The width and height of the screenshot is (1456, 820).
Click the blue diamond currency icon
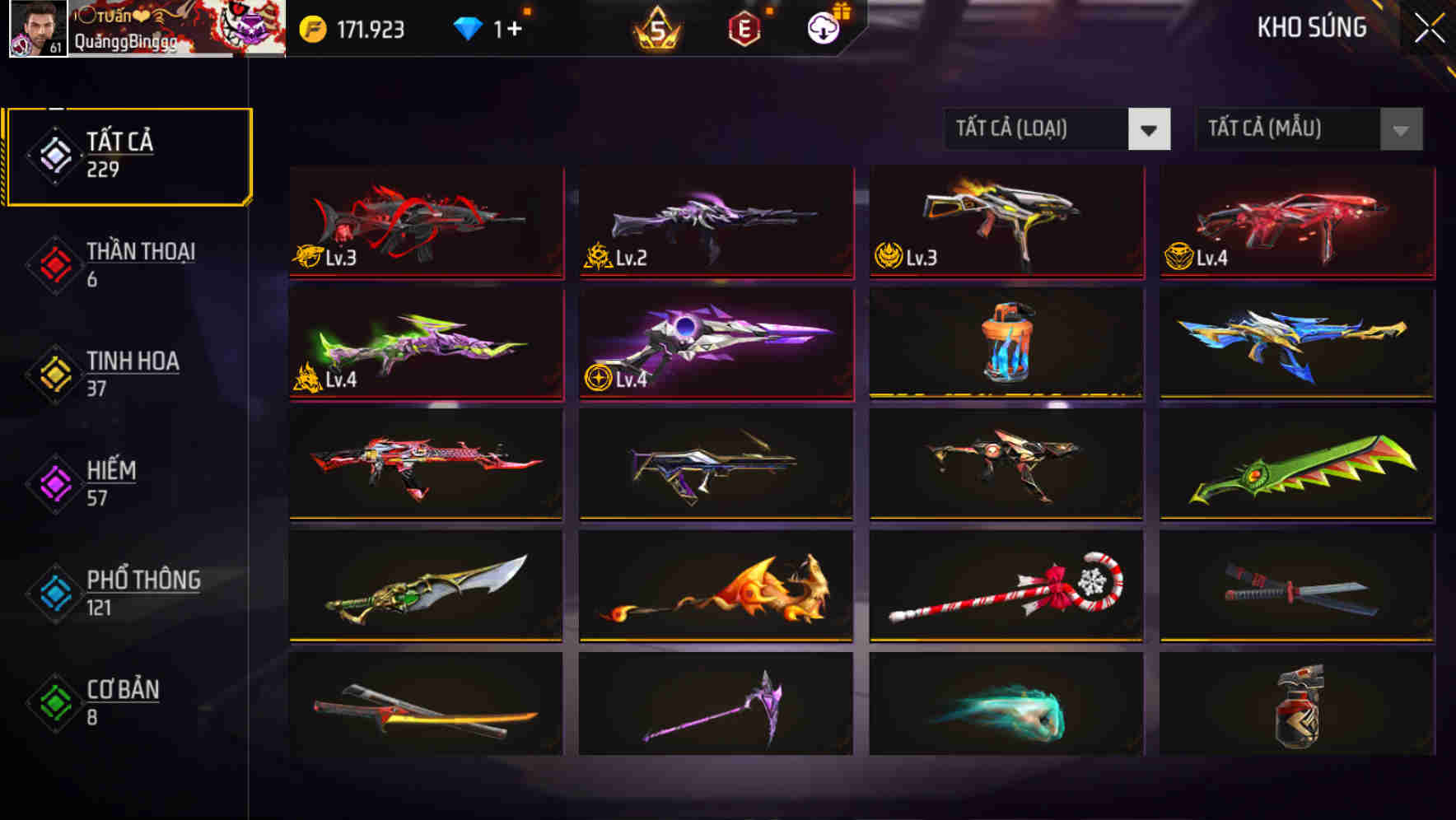click(x=469, y=29)
